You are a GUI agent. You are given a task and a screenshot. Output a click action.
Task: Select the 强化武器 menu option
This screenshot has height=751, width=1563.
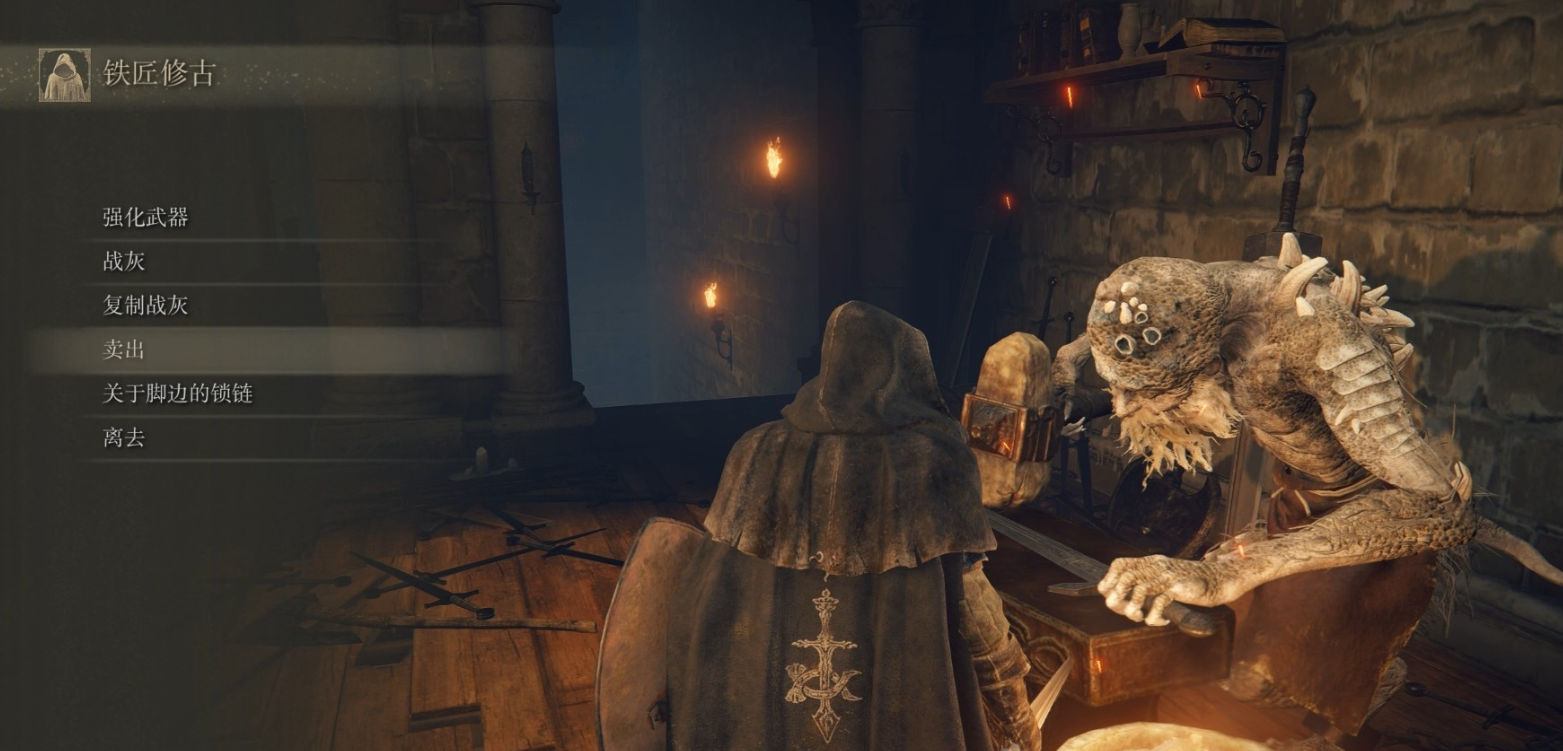146,218
